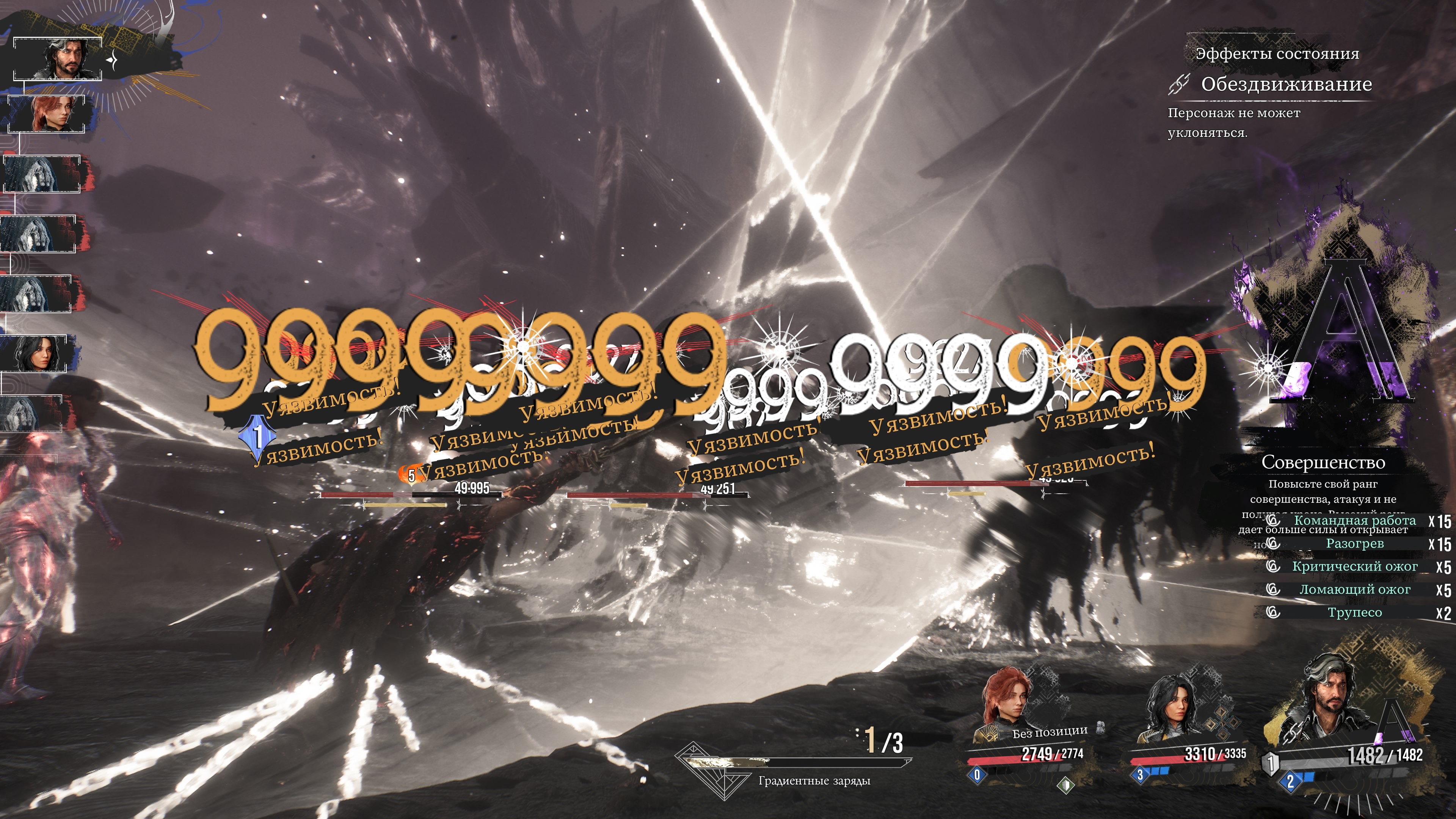Open the Обездвиживание status effect entry
The width and height of the screenshot is (1456, 819).
tap(1285, 85)
